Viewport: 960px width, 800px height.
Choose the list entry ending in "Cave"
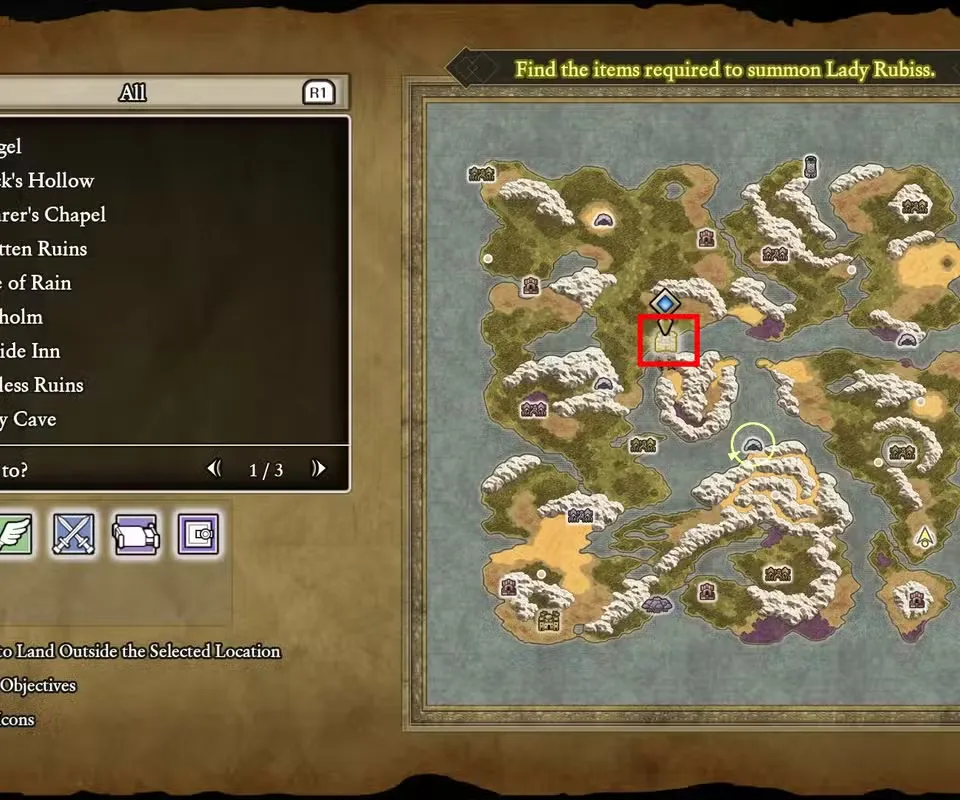point(30,419)
